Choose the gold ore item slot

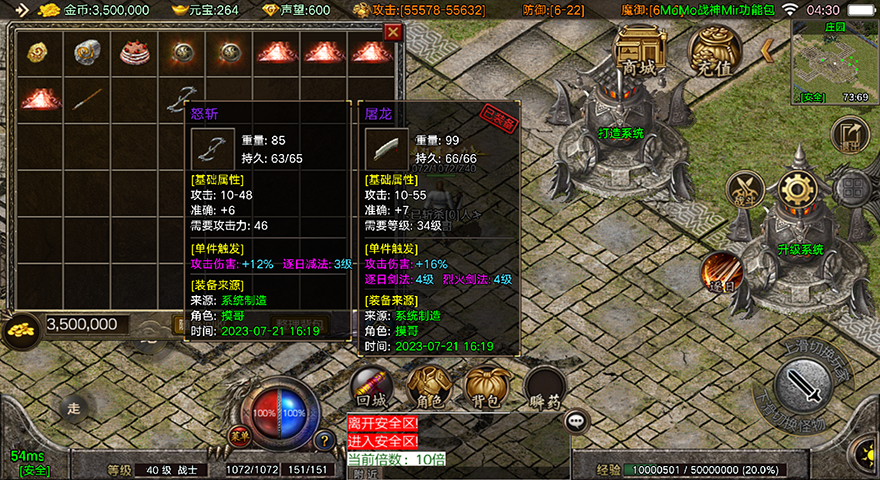pos(39,54)
